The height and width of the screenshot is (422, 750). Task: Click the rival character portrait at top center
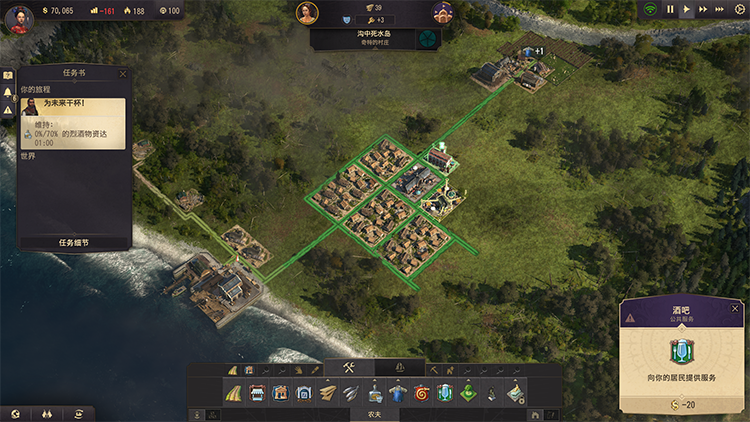click(442, 13)
